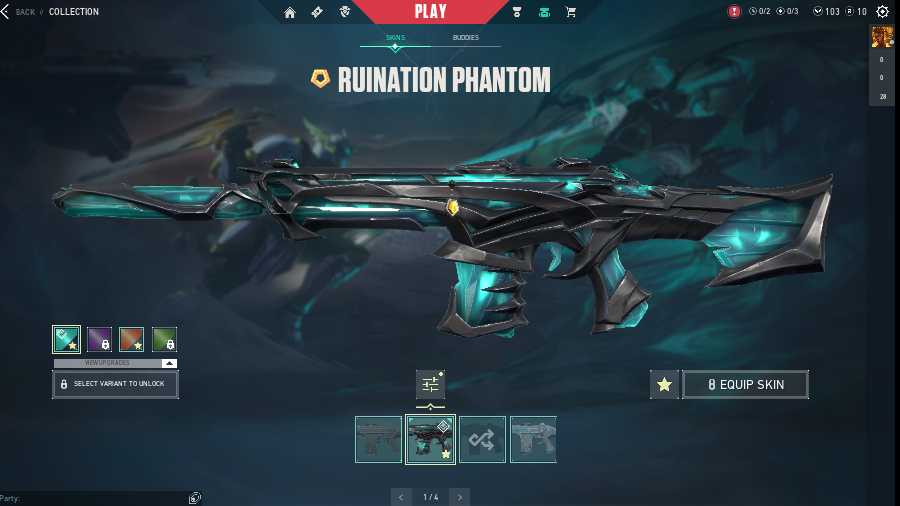This screenshot has height=506, width=900.
Task: Select the random shuffle skin tile
Action: tap(482, 439)
